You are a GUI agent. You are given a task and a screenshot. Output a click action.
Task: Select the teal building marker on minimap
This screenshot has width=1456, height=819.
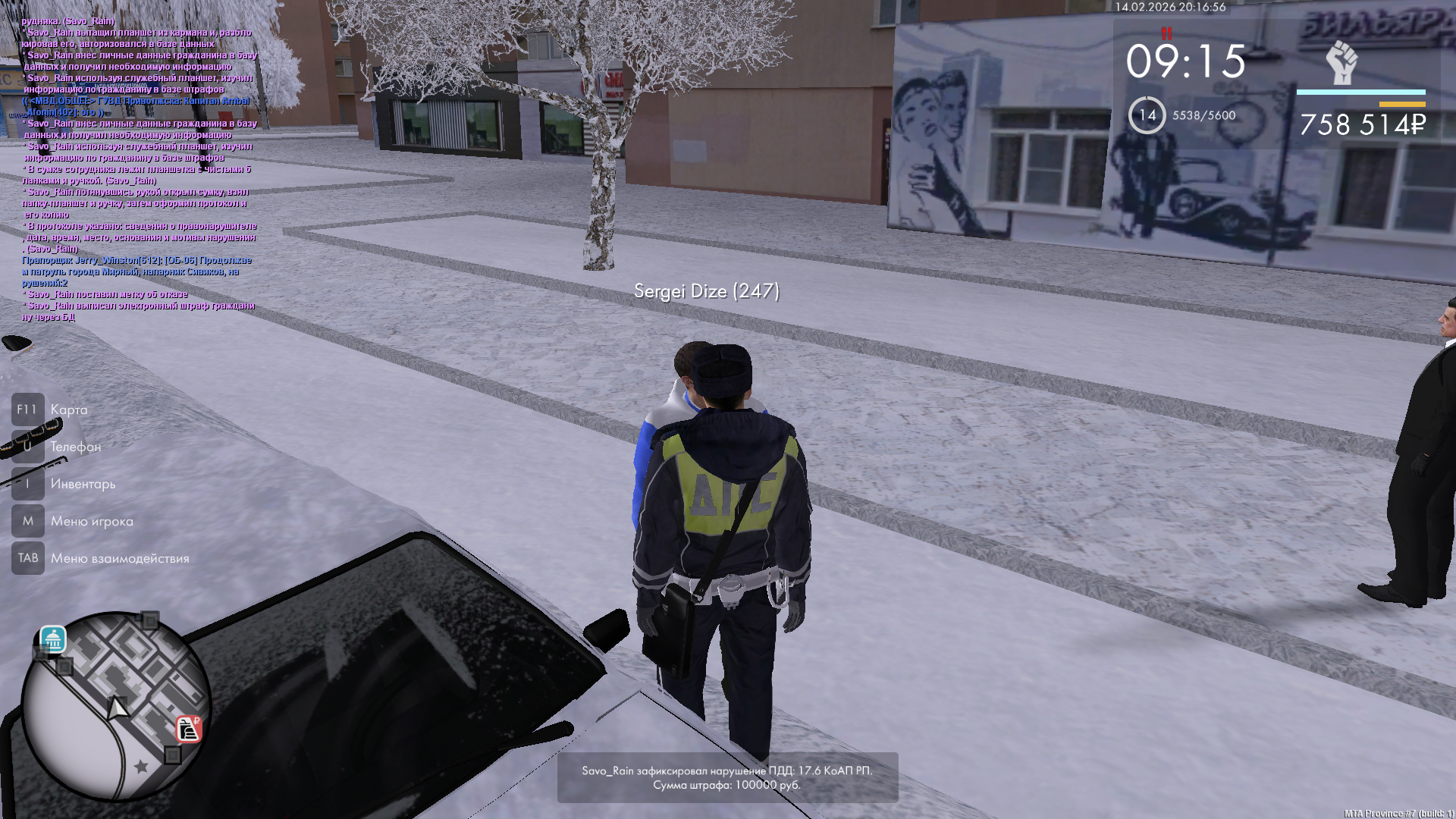(x=53, y=640)
